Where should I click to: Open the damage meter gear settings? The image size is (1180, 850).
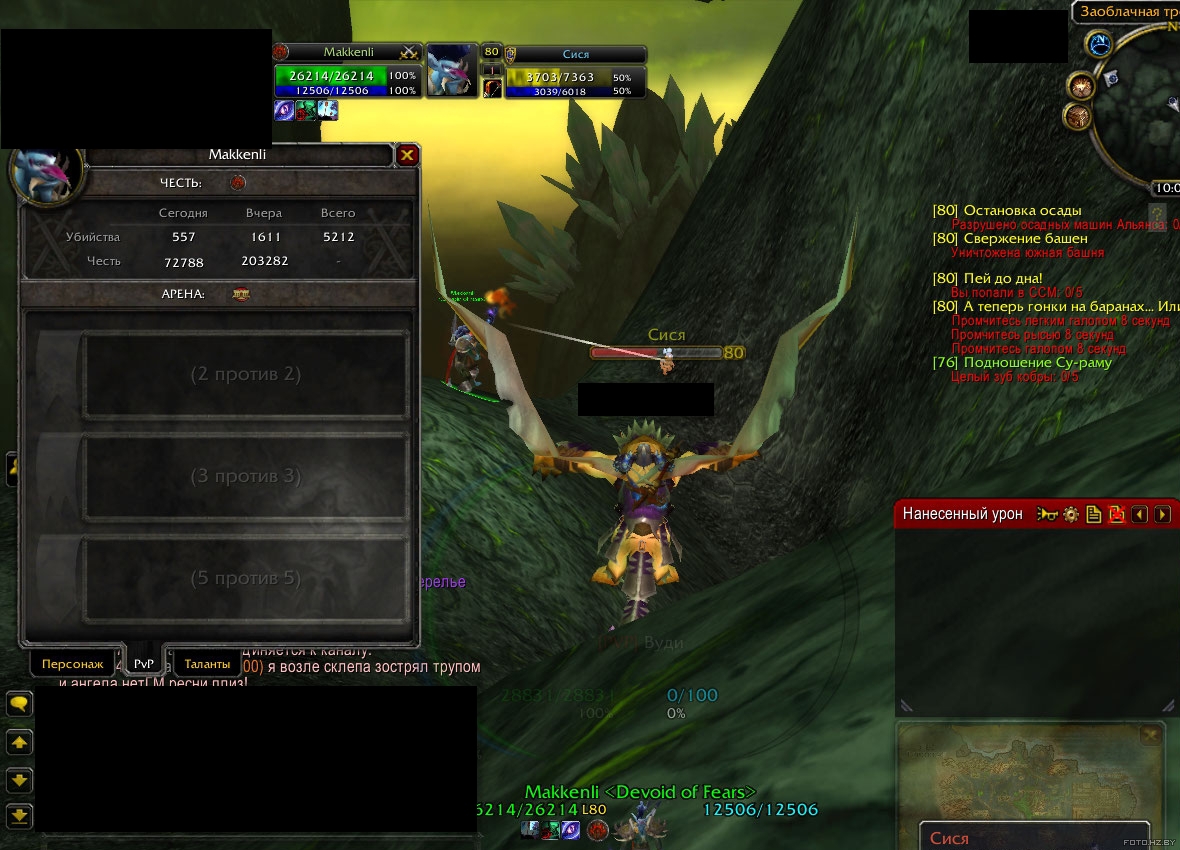(x=1071, y=514)
